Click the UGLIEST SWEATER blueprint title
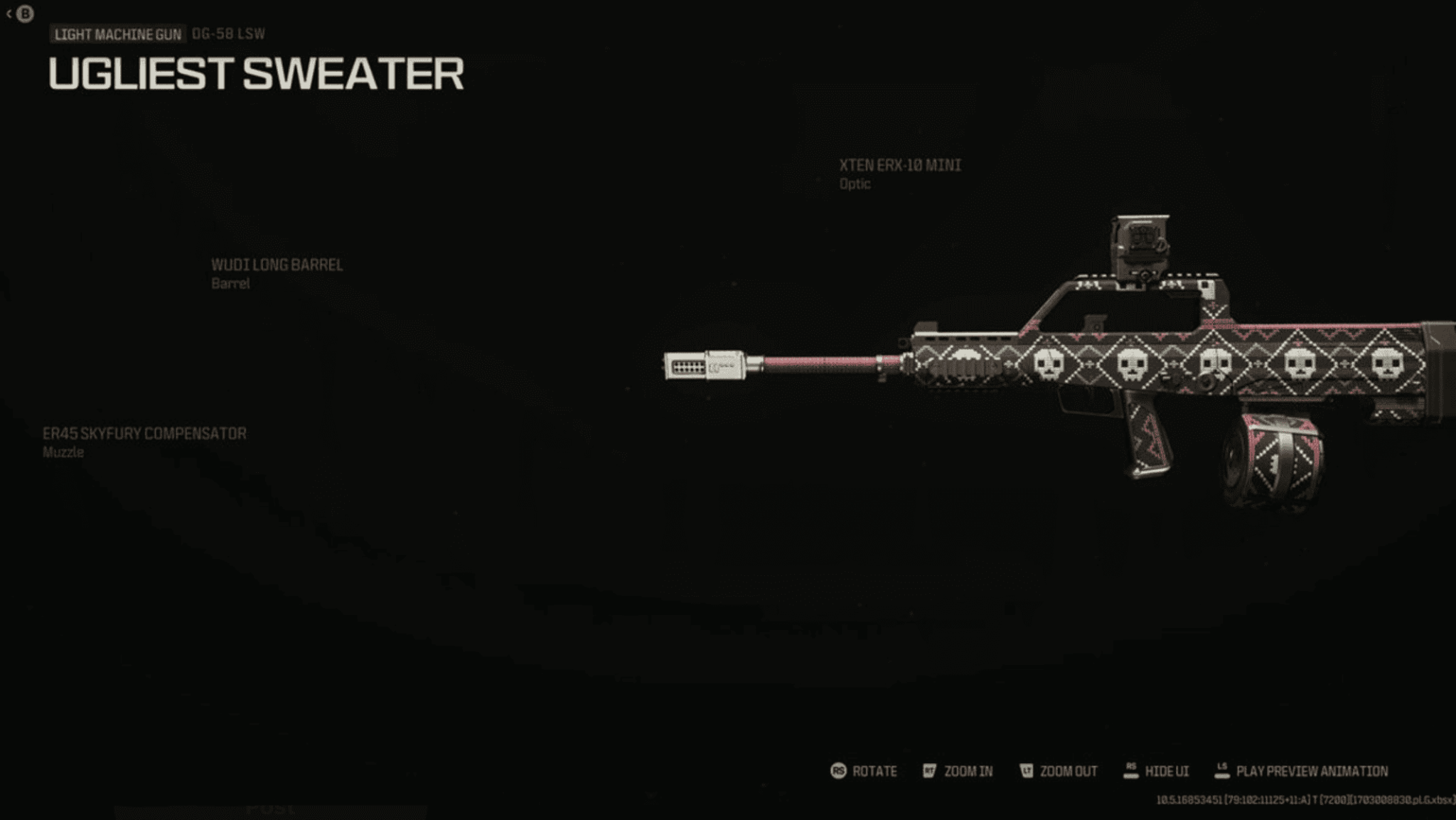Screen dimensions: 1456x820 tap(255, 75)
